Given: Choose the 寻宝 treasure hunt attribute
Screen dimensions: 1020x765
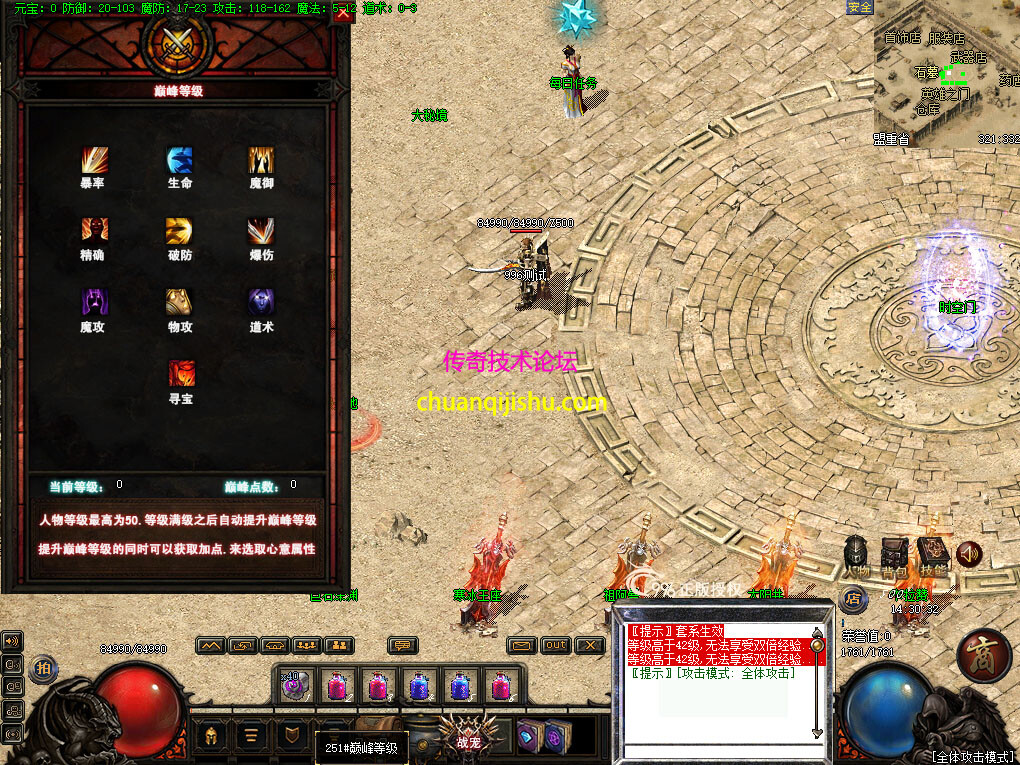Looking at the screenshot, I should 181,373.
